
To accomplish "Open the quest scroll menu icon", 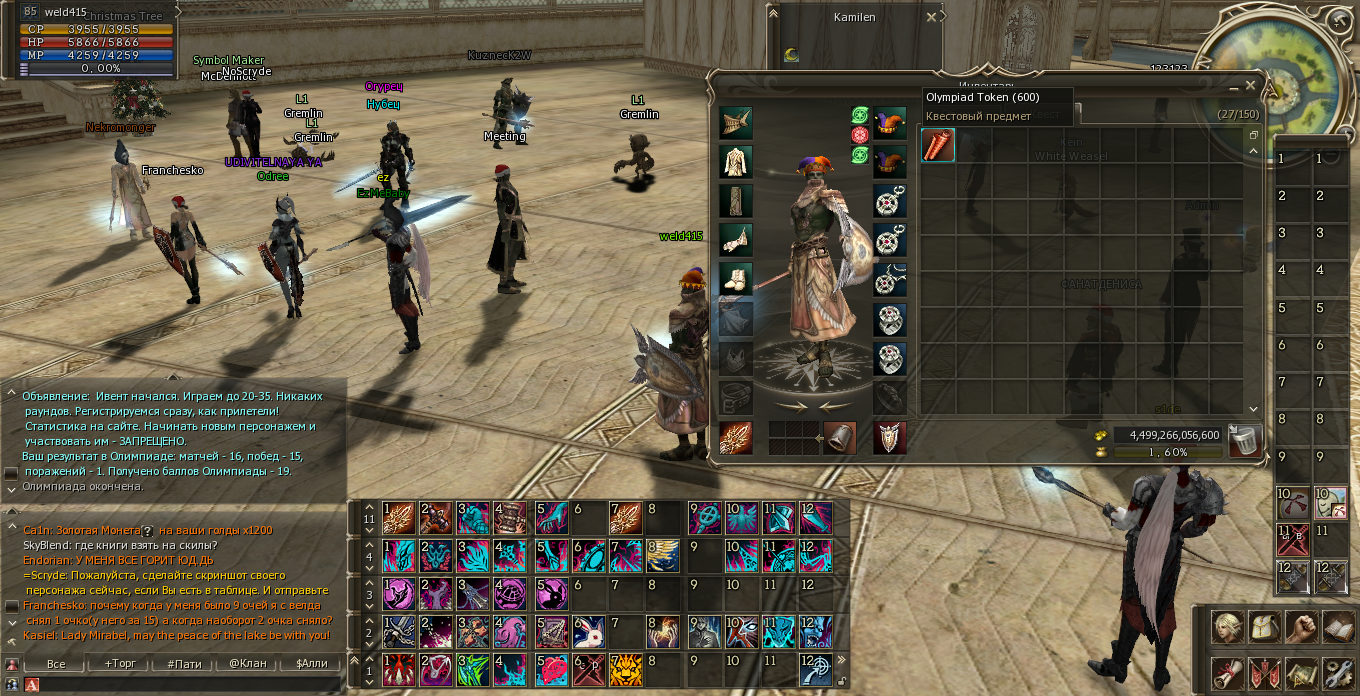I will pos(1228,673).
